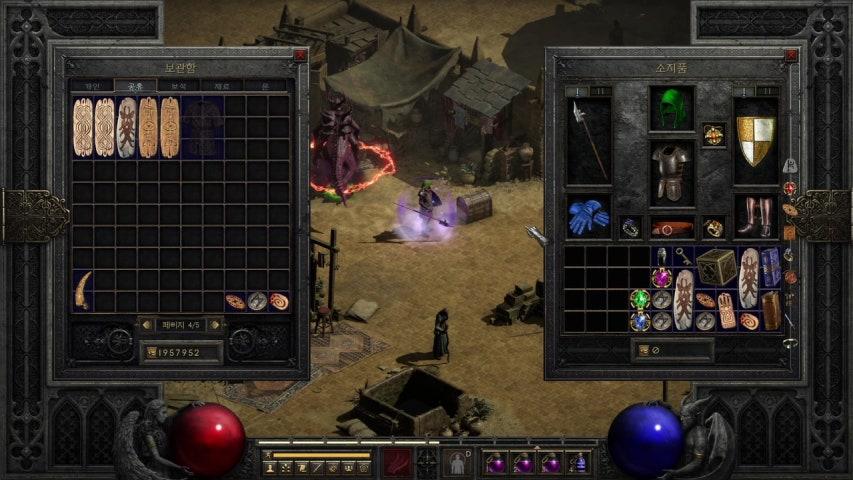Select the equipped spear weapon slot
The height and width of the screenshot is (480, 853).
(x=587, y=140)
